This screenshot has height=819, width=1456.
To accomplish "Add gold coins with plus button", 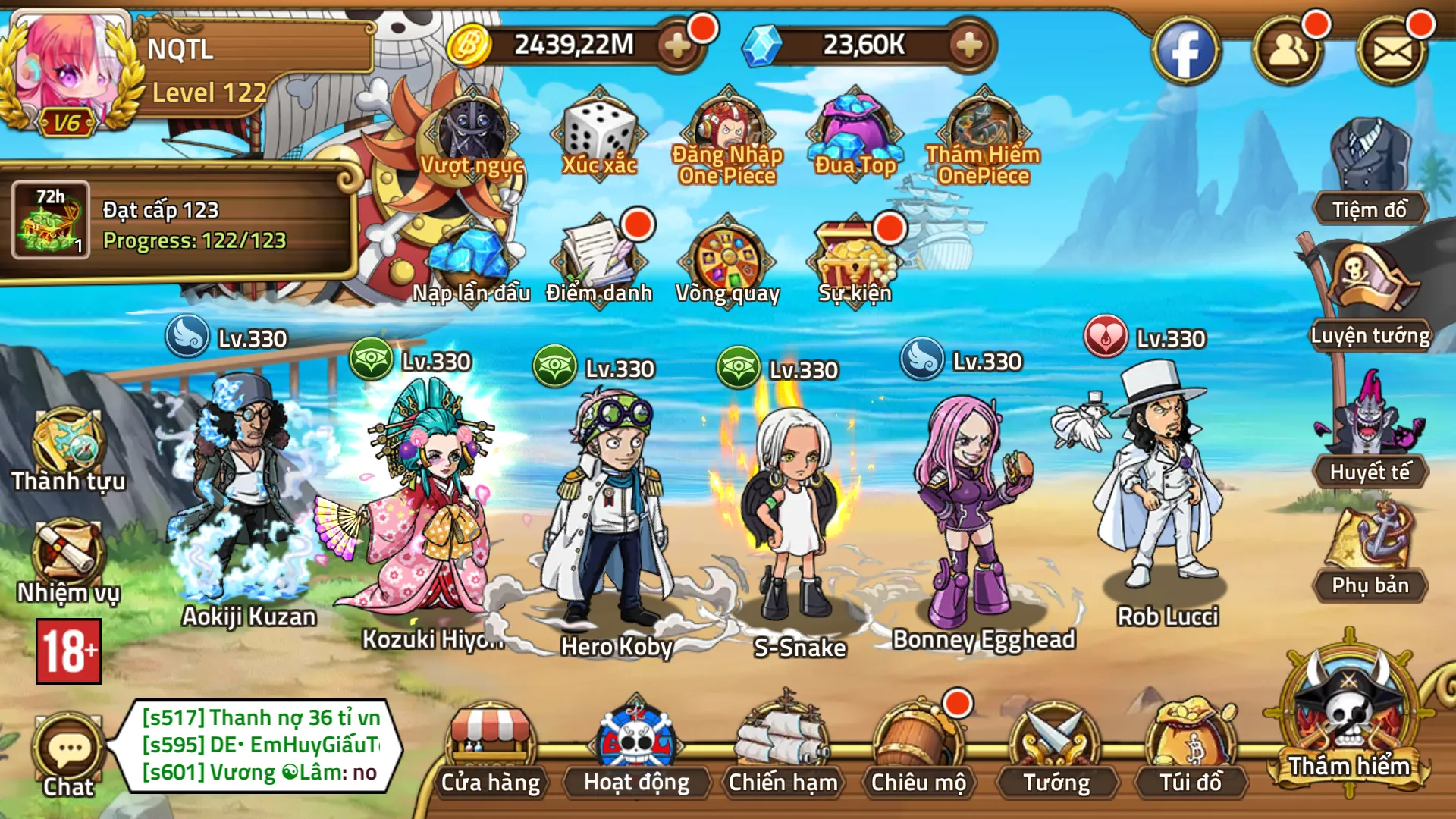I will coord(676,45).
